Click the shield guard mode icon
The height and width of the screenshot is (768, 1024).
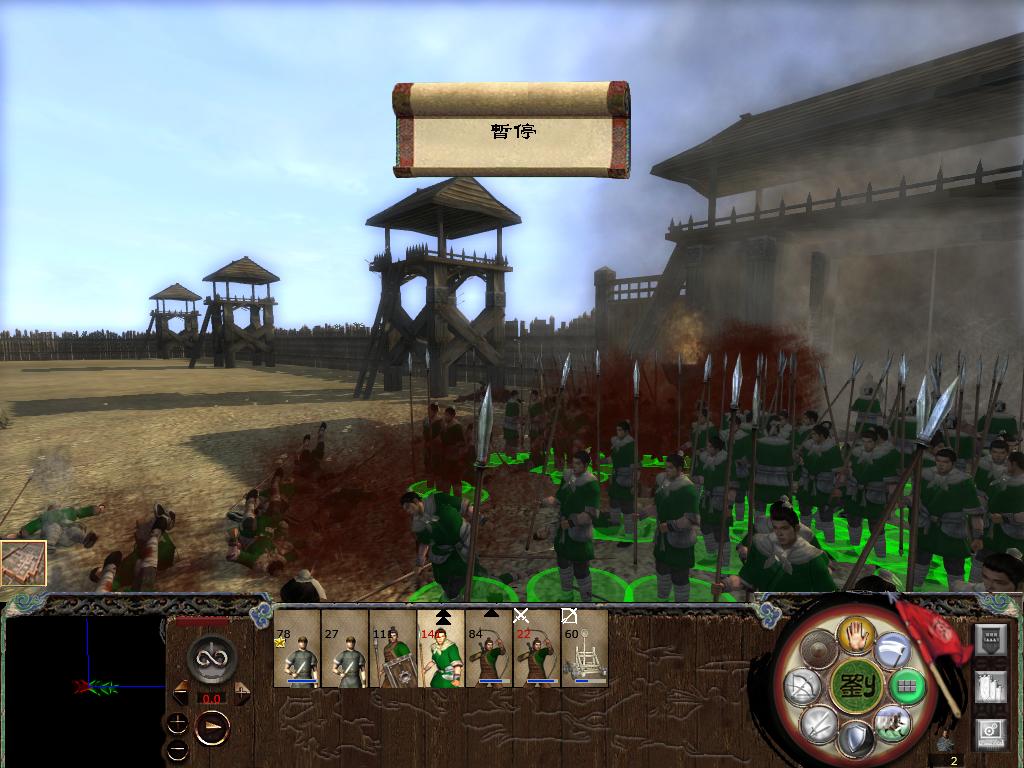[x=855, y=740]
